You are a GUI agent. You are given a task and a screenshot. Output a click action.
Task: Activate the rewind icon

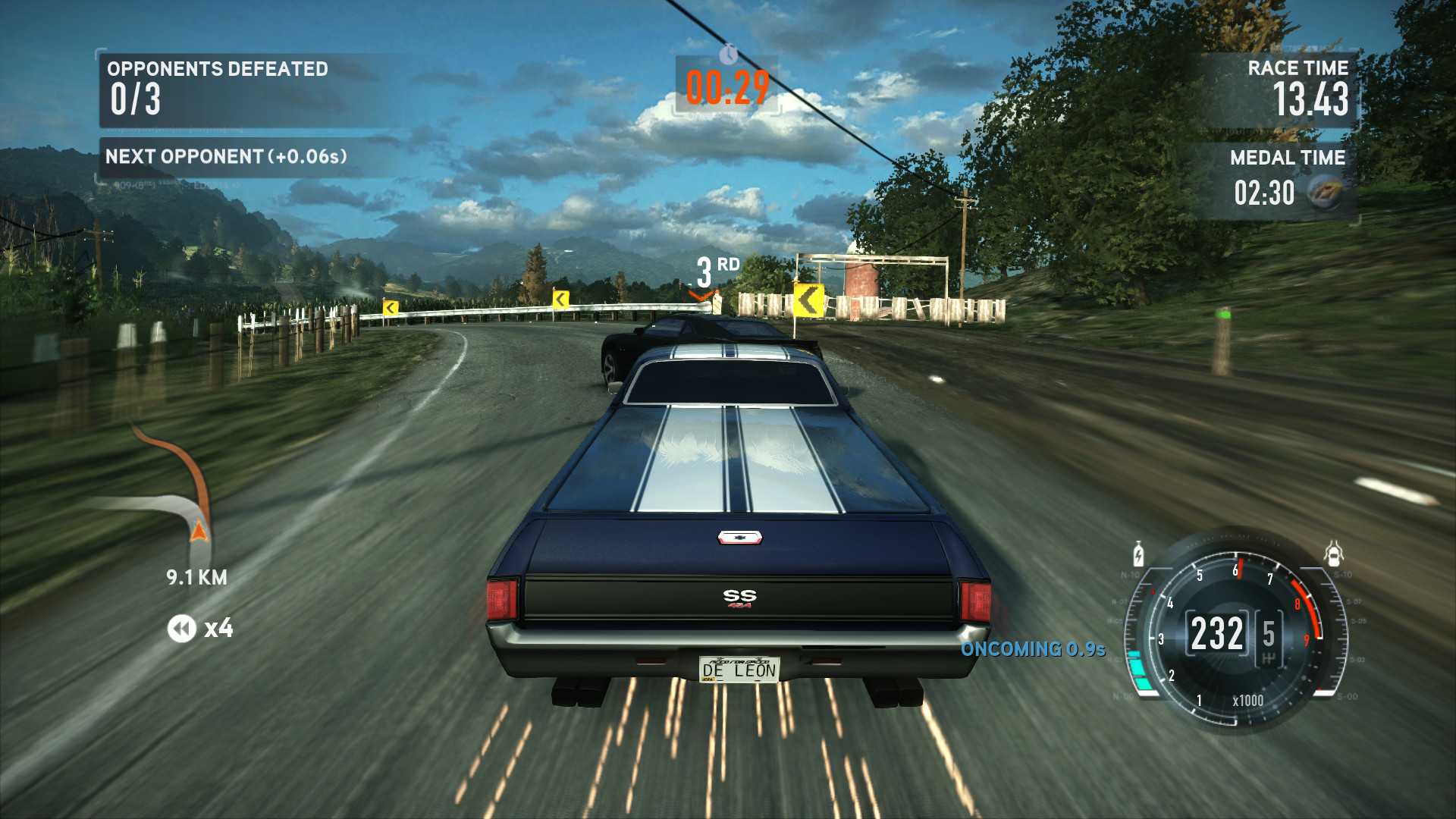(x=182, y=629)
